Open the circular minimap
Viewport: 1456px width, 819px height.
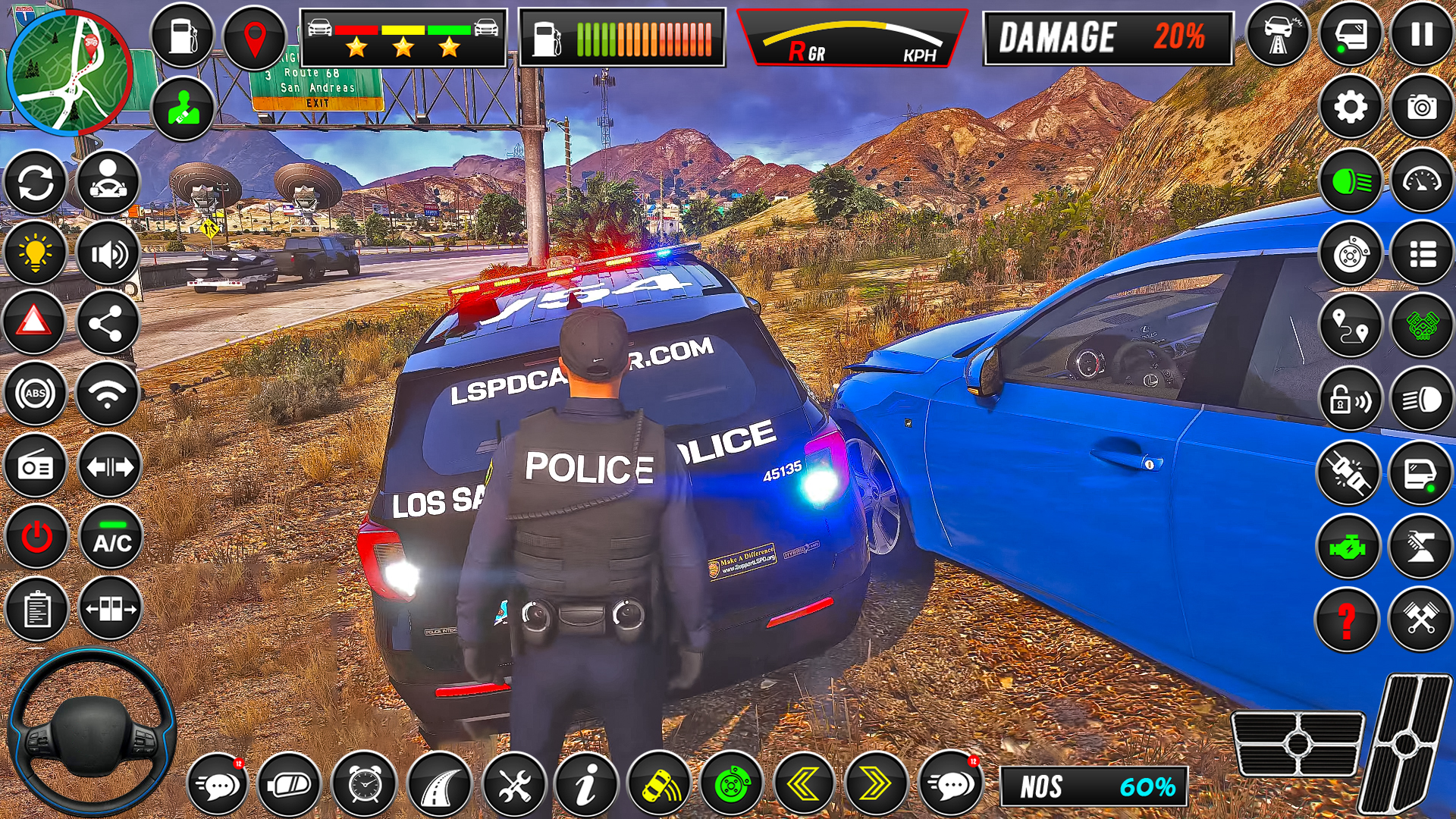coord(70,72)
